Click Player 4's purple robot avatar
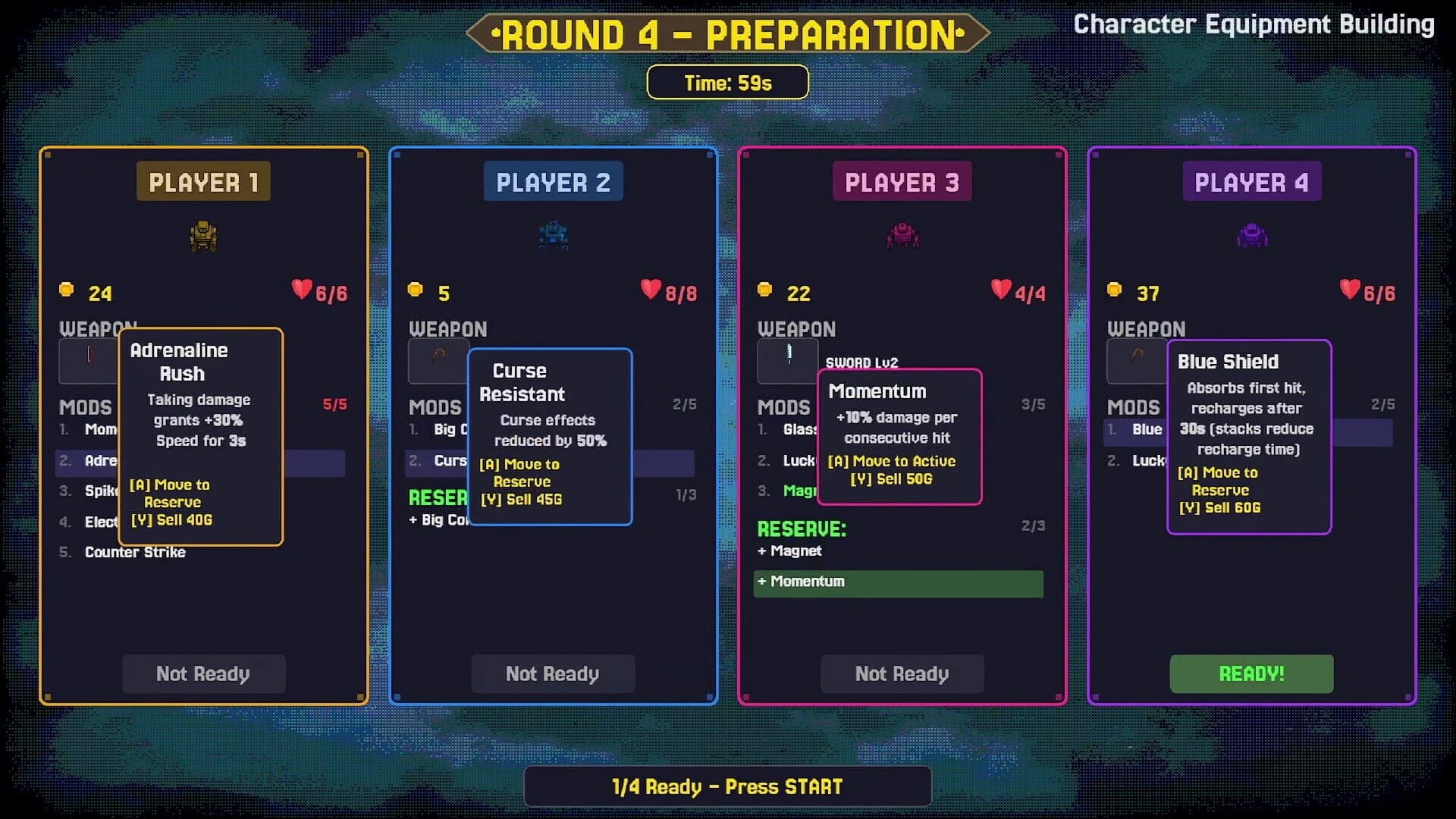 click(1251, 236)
